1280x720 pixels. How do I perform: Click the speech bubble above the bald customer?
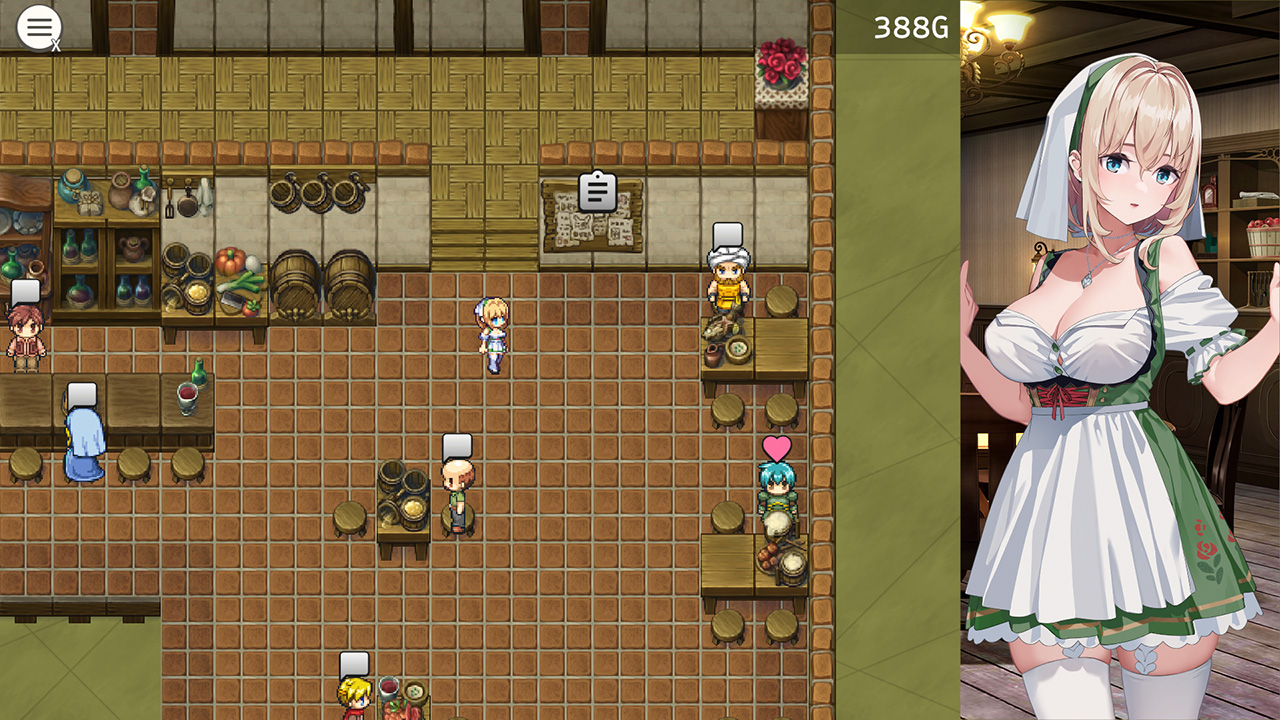[x=457, y=446]
